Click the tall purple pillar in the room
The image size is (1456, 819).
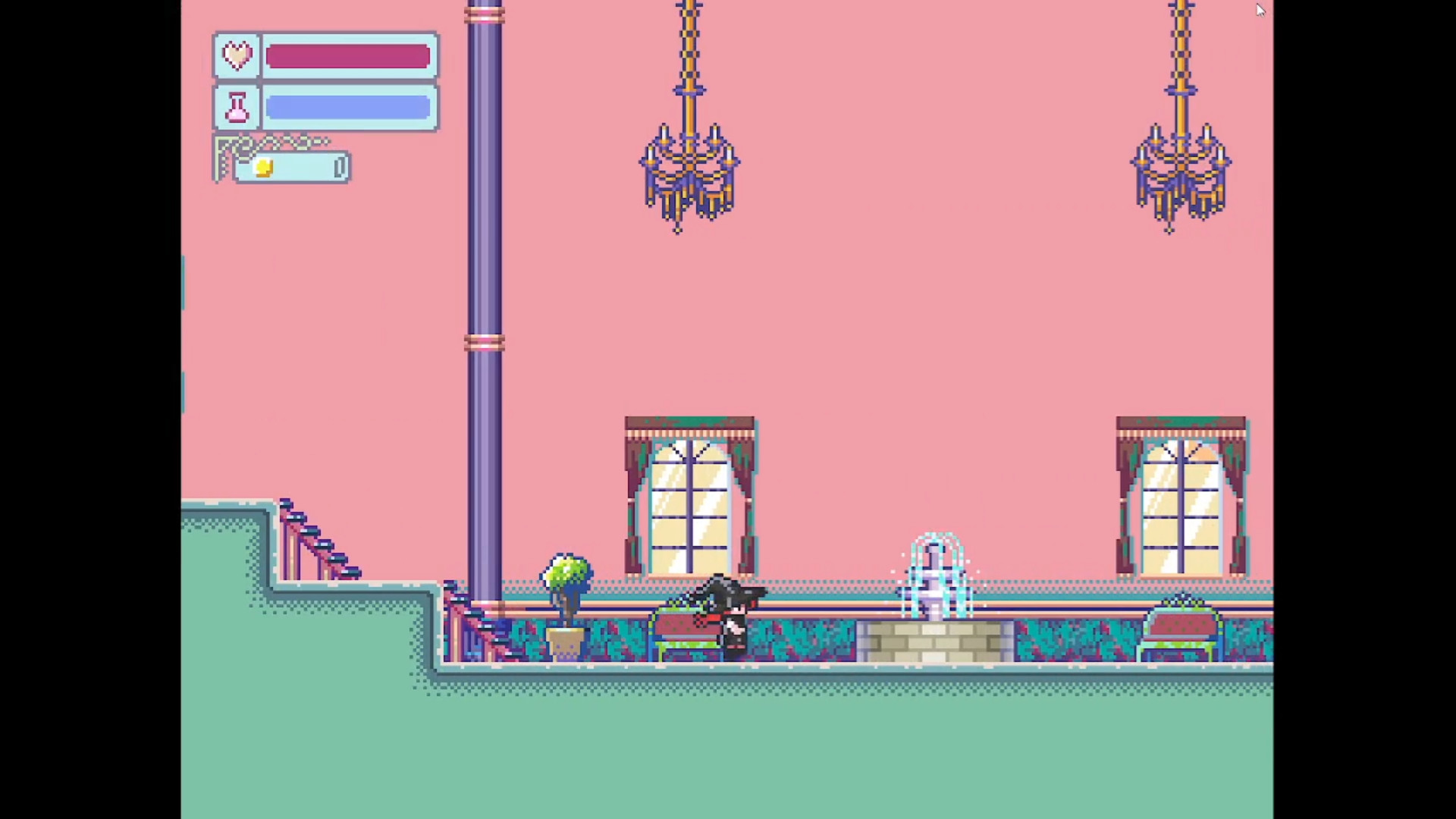pos(484,303)
